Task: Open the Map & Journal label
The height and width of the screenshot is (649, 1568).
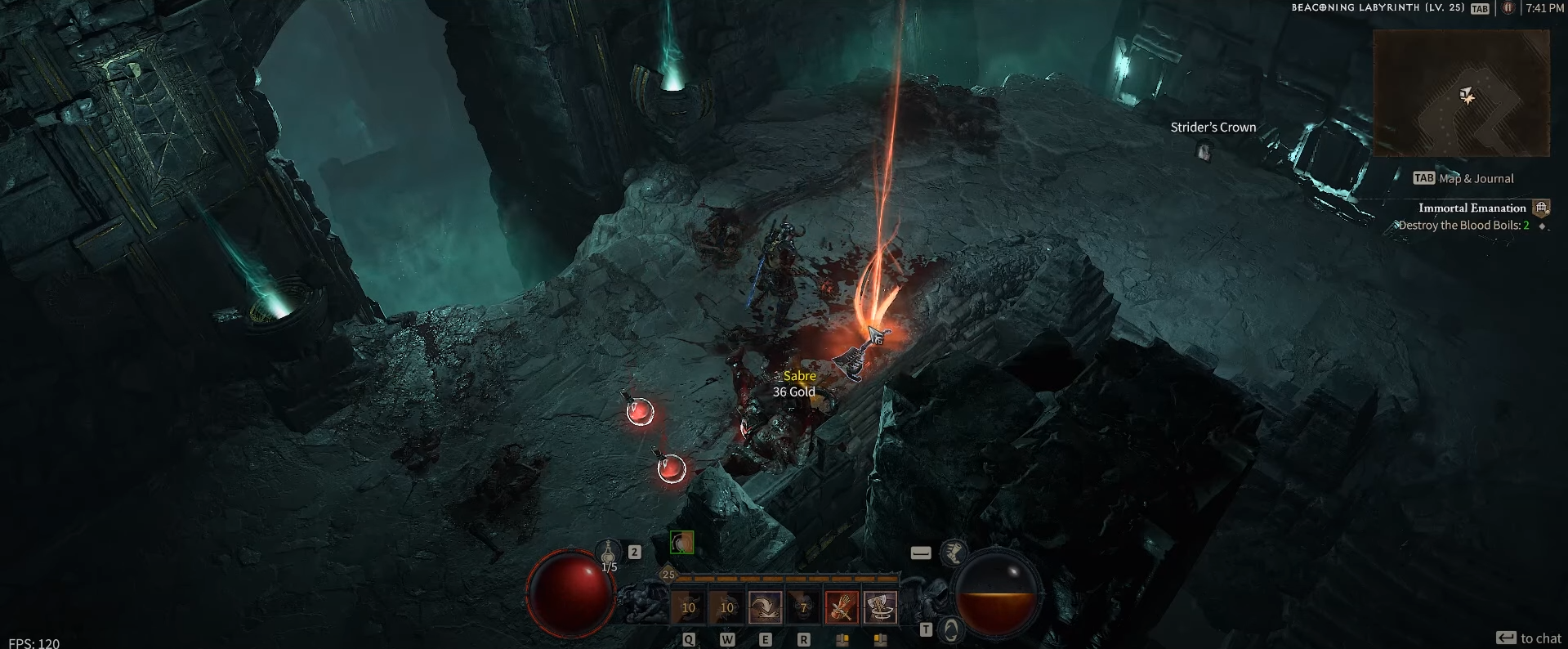Action: [x=1476, y=178]
